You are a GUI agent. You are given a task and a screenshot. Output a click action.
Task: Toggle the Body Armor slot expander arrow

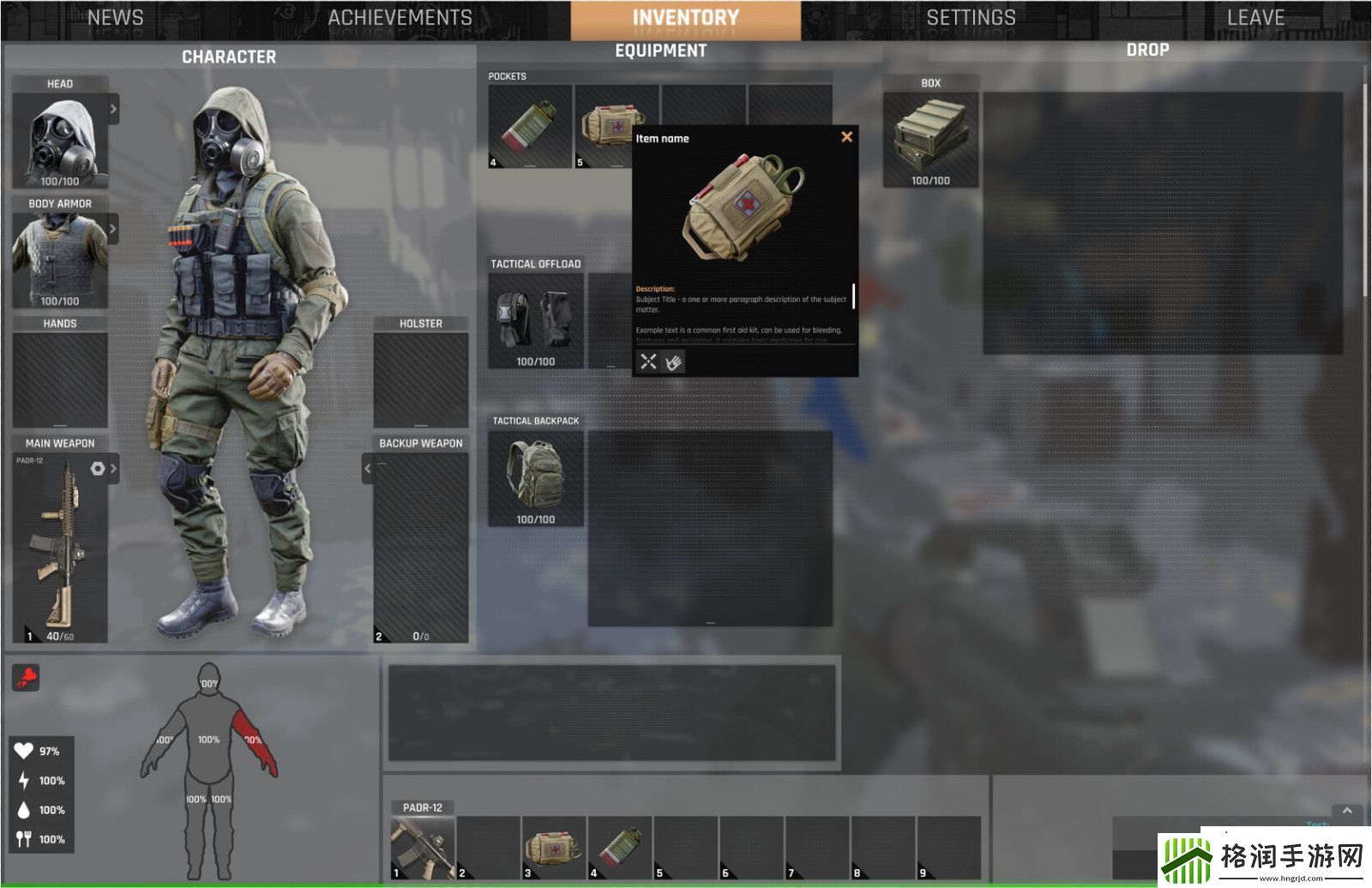click(114, 228)
